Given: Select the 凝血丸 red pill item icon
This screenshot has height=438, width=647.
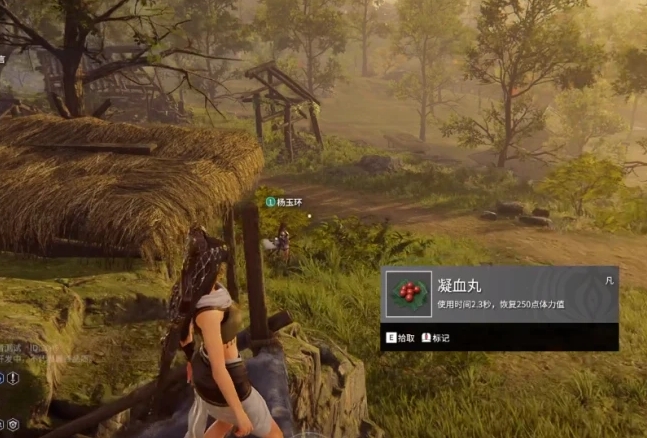Looking at the screenshot, I should pos(408,294).
